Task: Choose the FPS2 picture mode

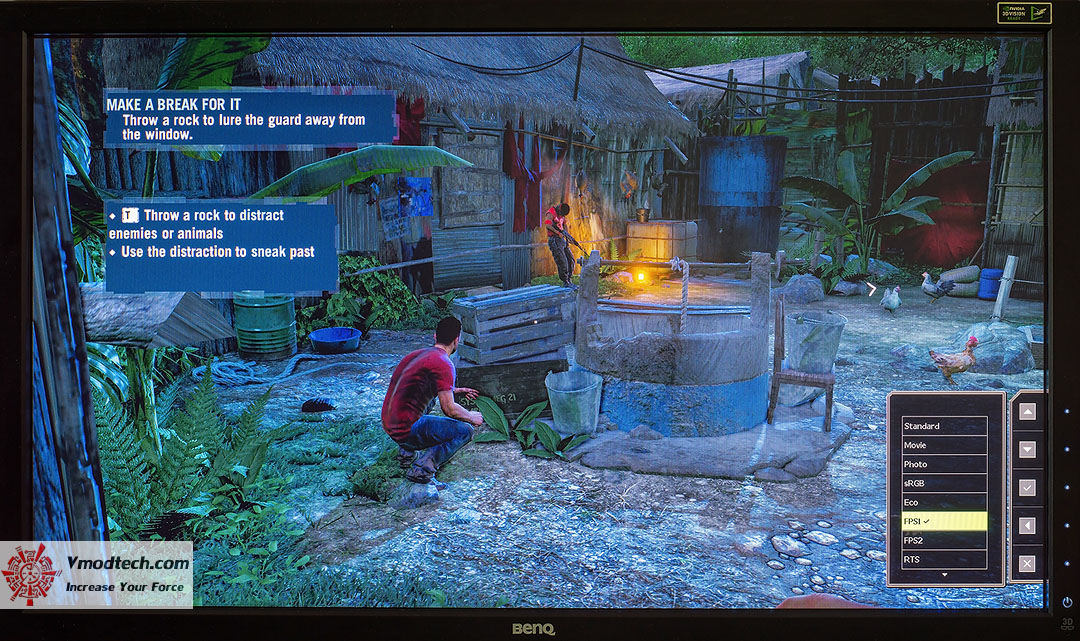Action: [x=944, y=540]
